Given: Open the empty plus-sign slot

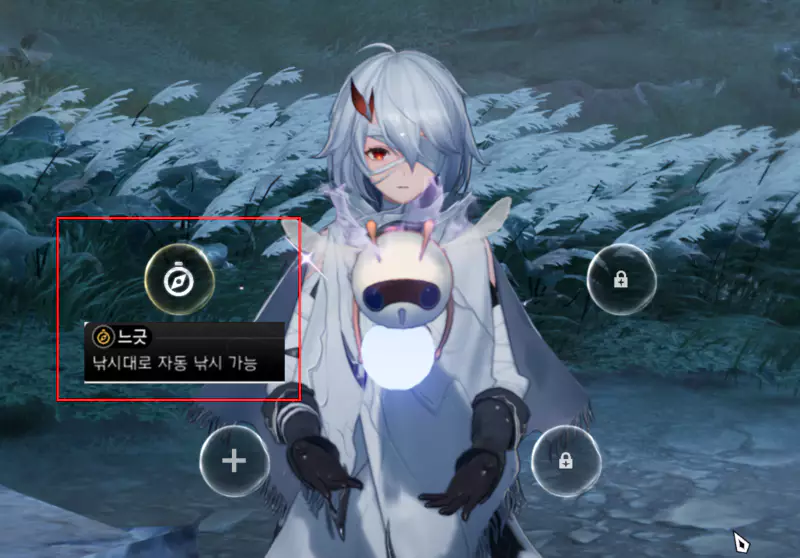Looking at the screenshot, I should [x=234, y=461].
